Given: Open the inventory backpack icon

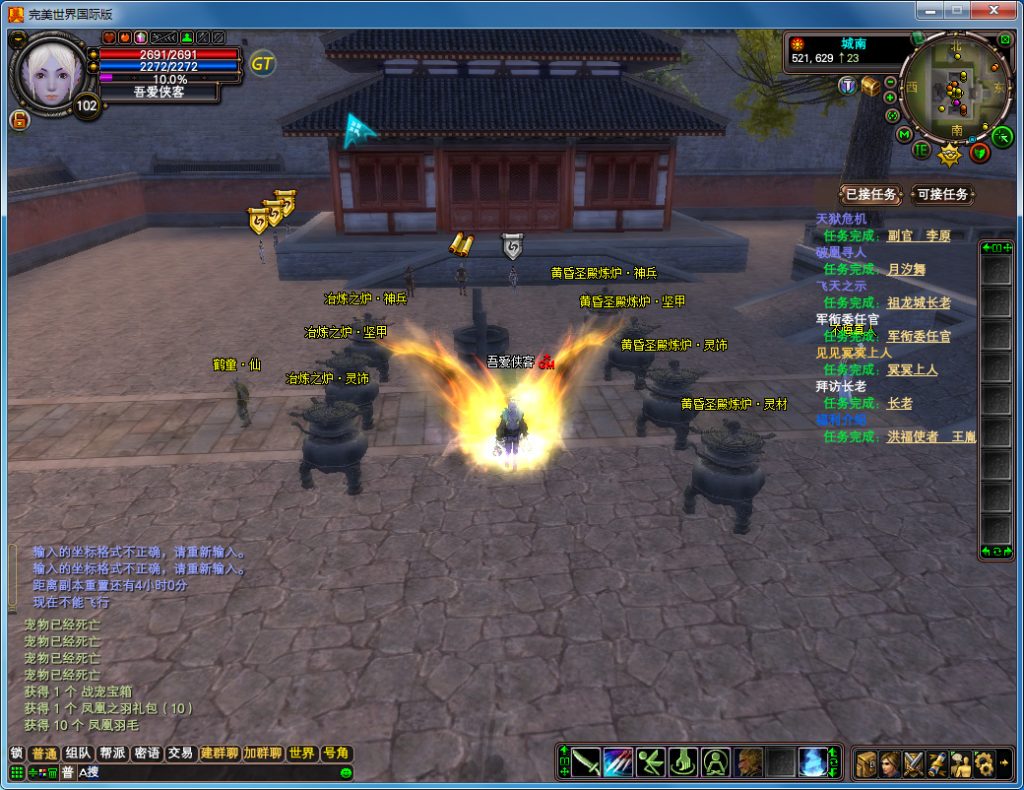Looking at the screenshot, I should click(x=866, y=763).
